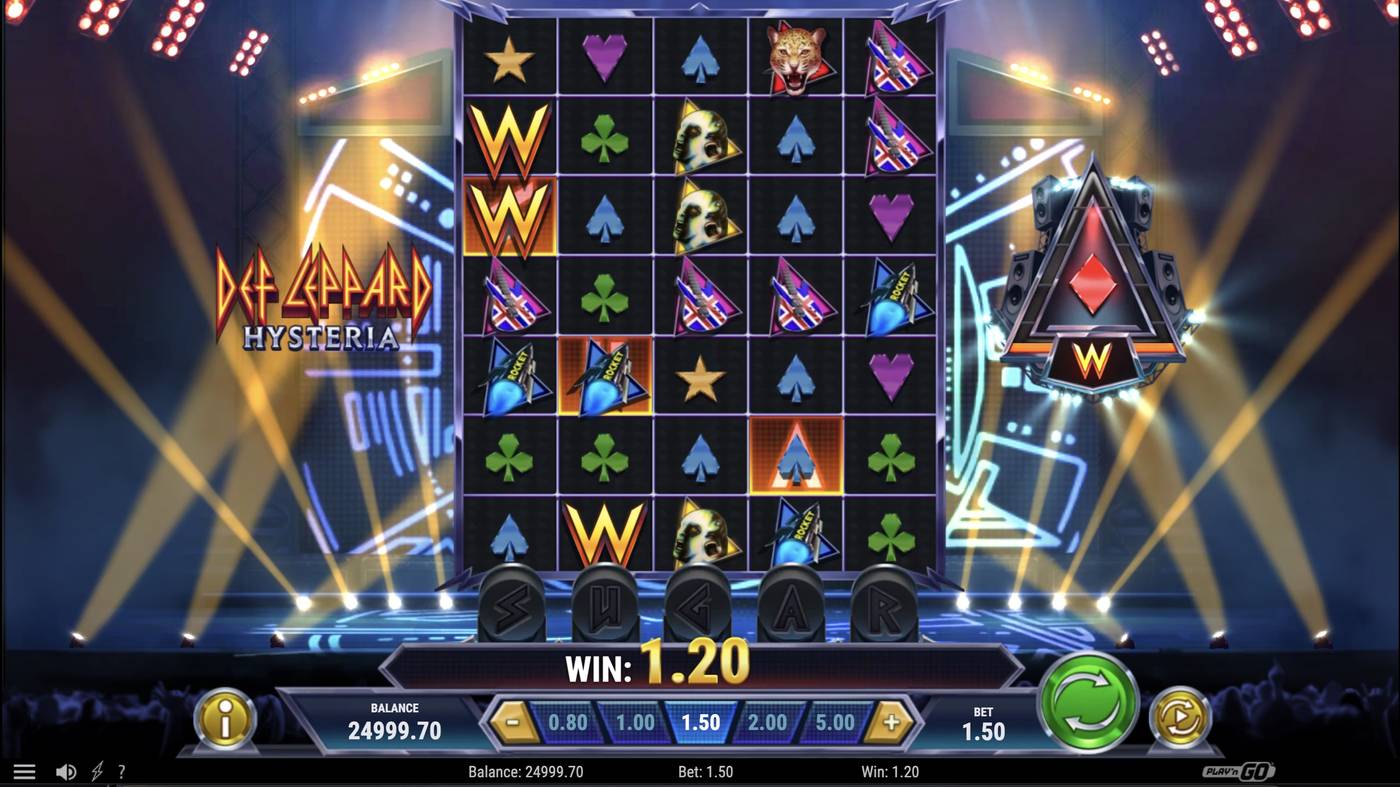Mute game sound with the speaker icon

(x=66, y=770)
